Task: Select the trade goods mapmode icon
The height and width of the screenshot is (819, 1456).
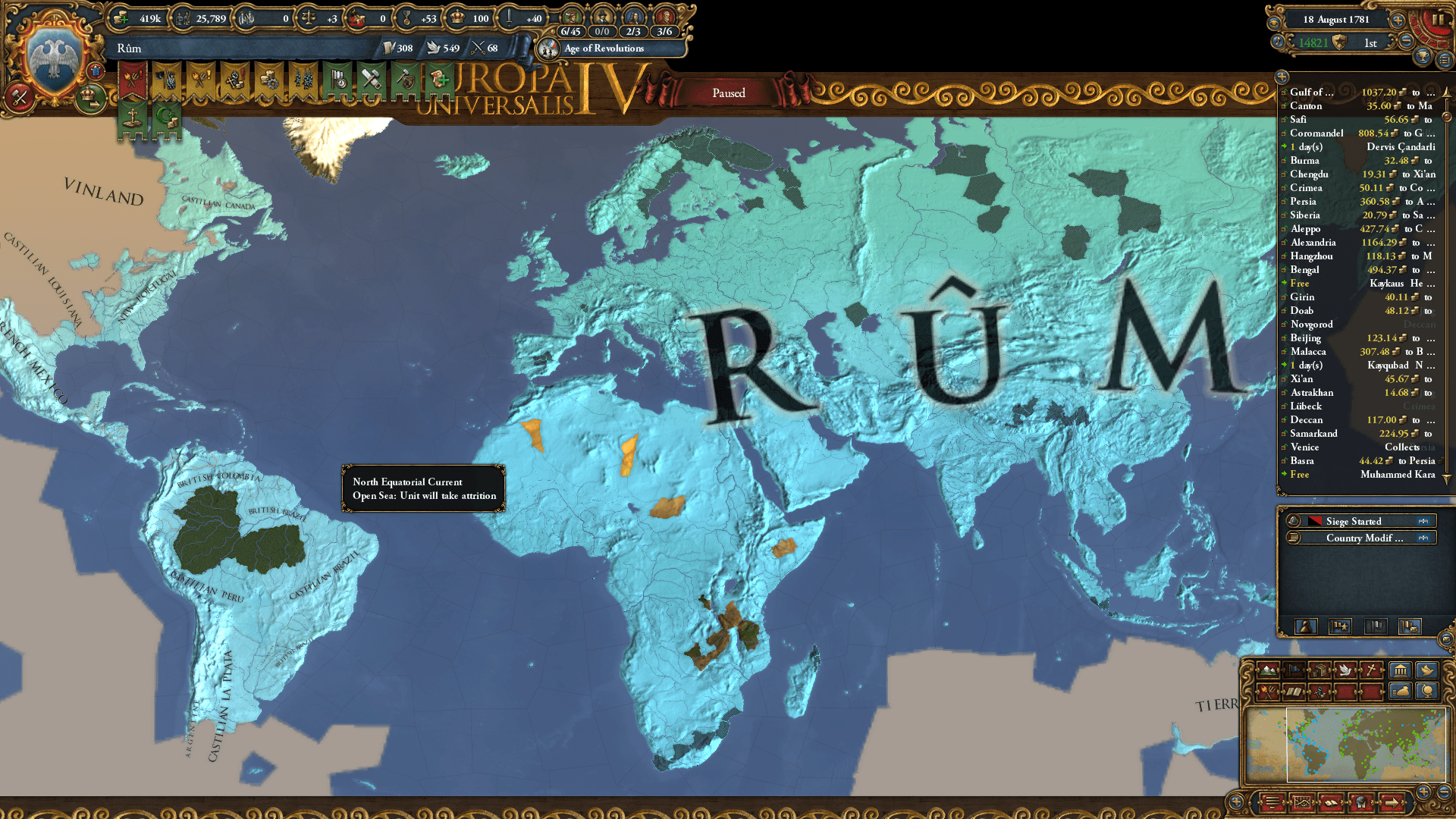Action: (1320, 670)
